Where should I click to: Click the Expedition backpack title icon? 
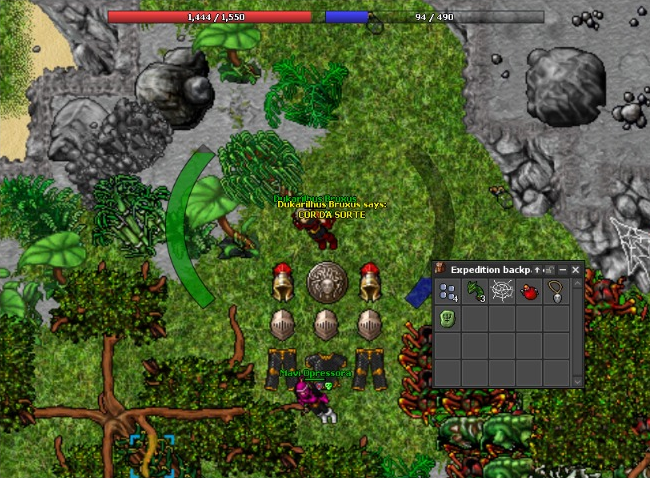[x=441, y=270]
